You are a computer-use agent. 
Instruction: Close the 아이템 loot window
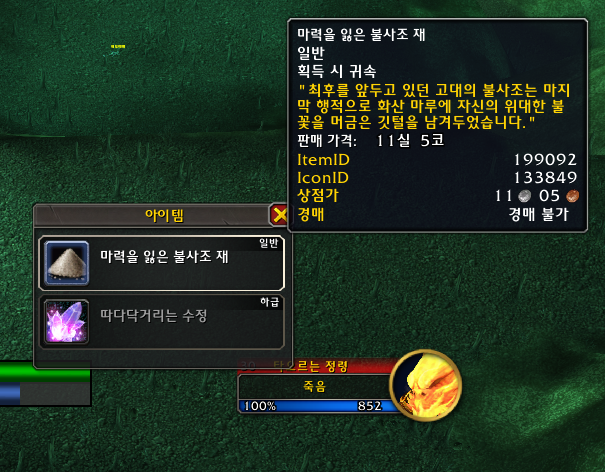(279, 215)
